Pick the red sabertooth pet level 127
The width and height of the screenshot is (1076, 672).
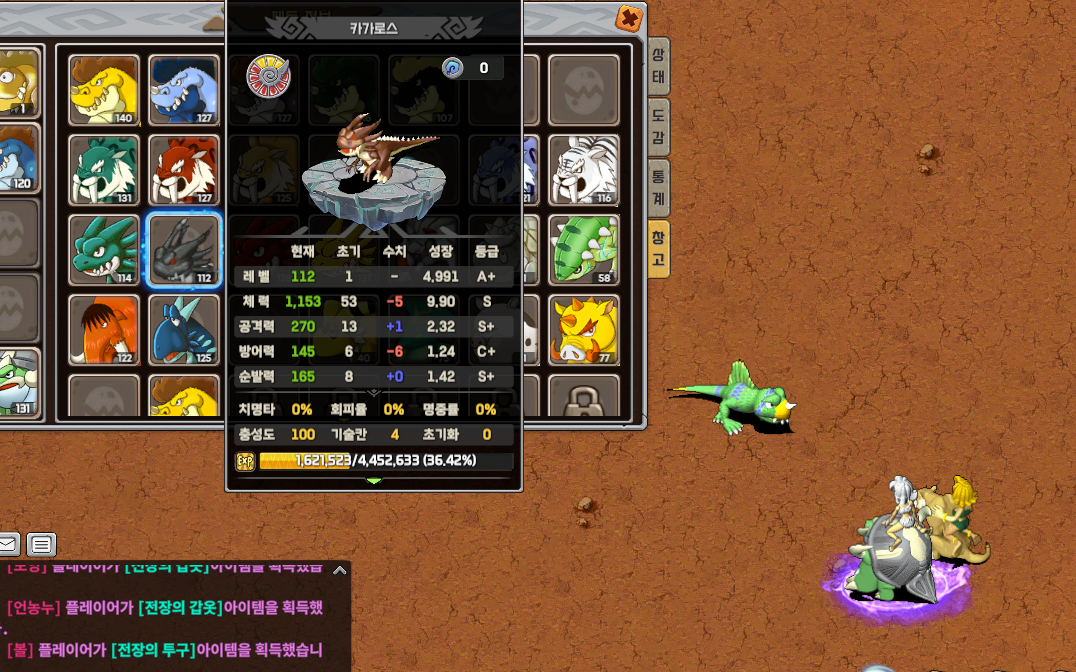coord(184,170)
